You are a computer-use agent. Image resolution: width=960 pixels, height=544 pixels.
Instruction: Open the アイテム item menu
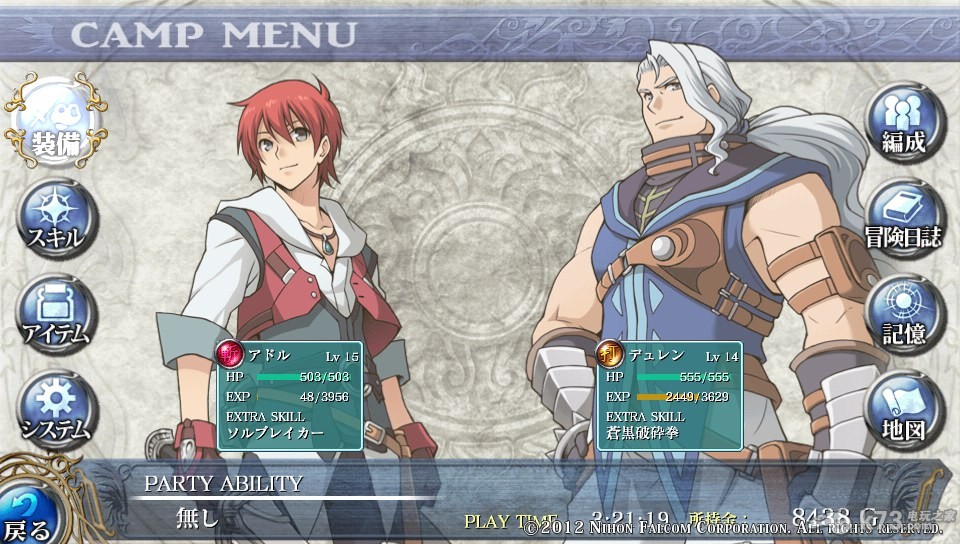pyautogui.click(x=55, y=314)
